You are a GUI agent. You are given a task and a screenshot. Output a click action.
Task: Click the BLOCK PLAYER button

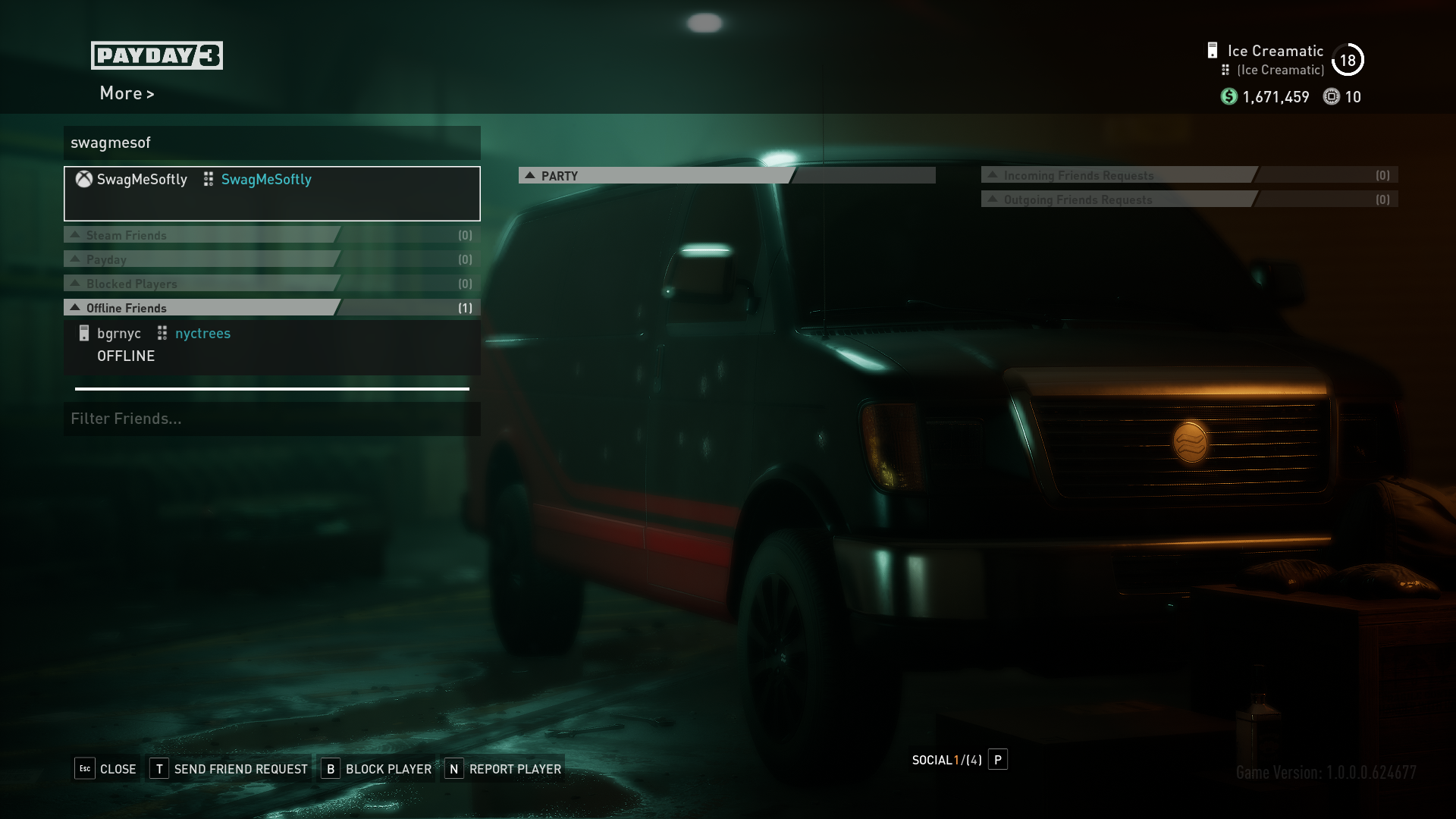tap(388, 768)
